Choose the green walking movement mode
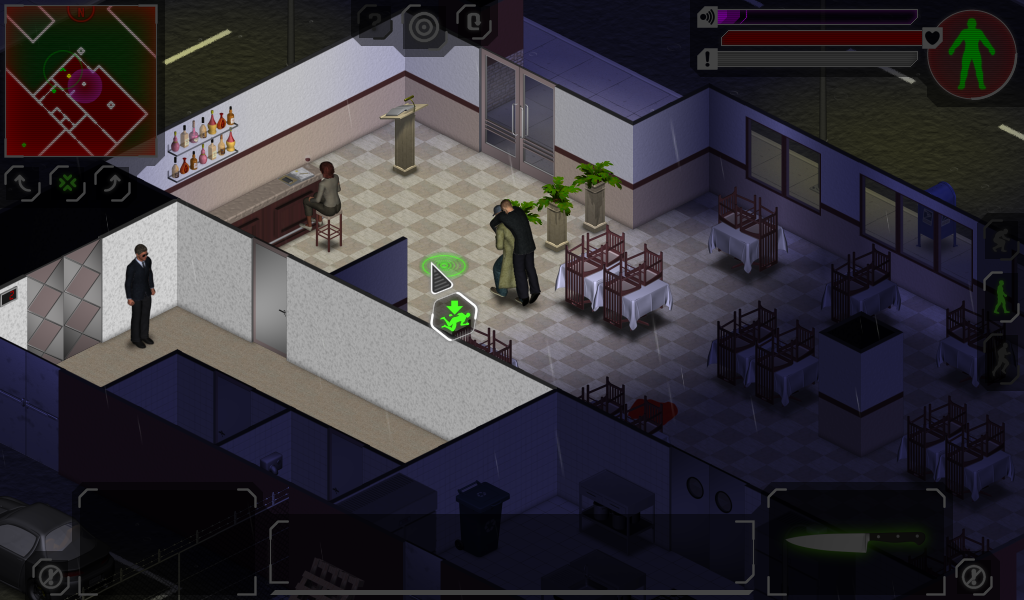The width and height of the screenshot is (1024, 600). 1000,298
